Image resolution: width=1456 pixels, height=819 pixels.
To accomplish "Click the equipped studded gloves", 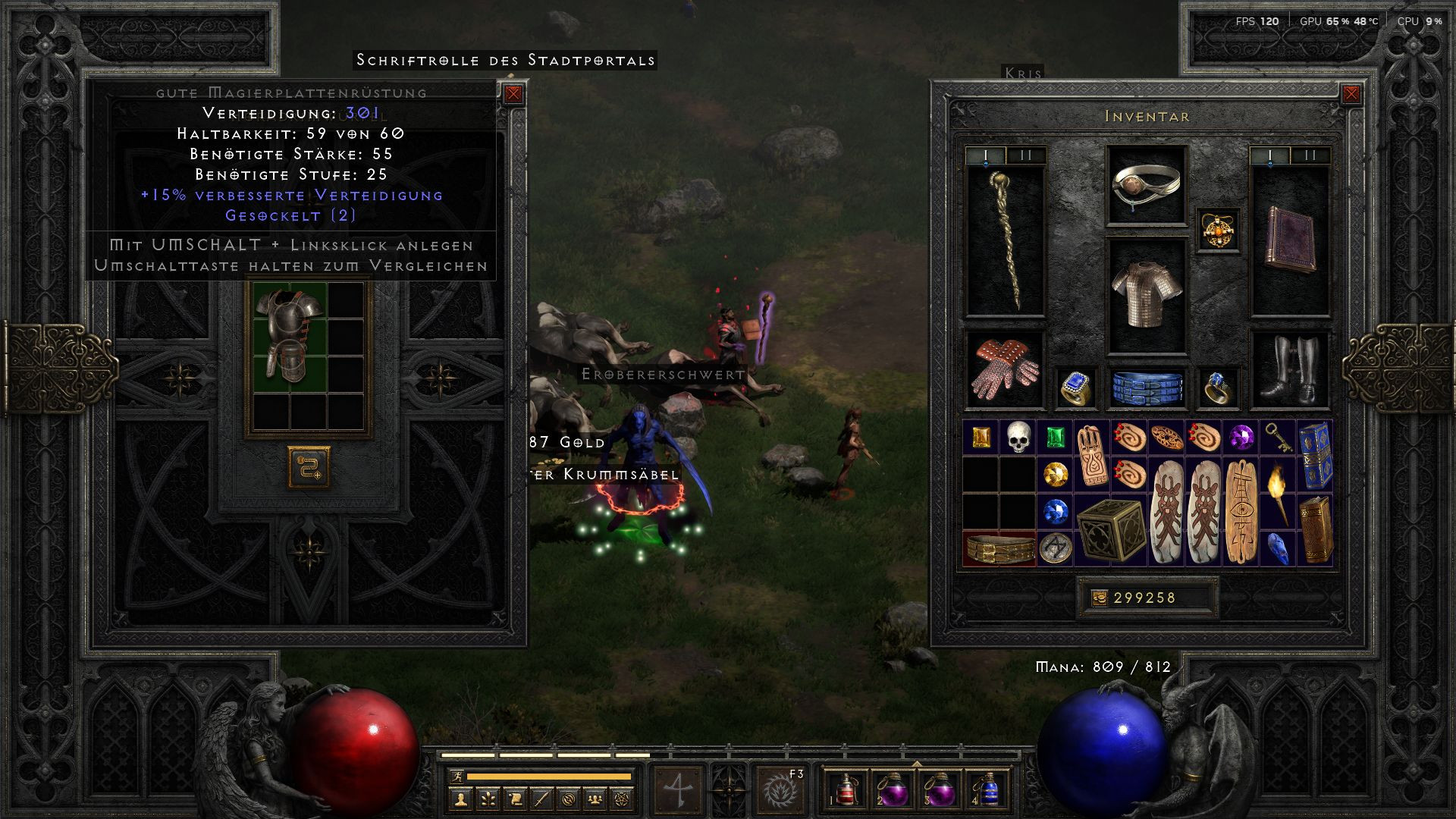I will (x=1006, y=370).
